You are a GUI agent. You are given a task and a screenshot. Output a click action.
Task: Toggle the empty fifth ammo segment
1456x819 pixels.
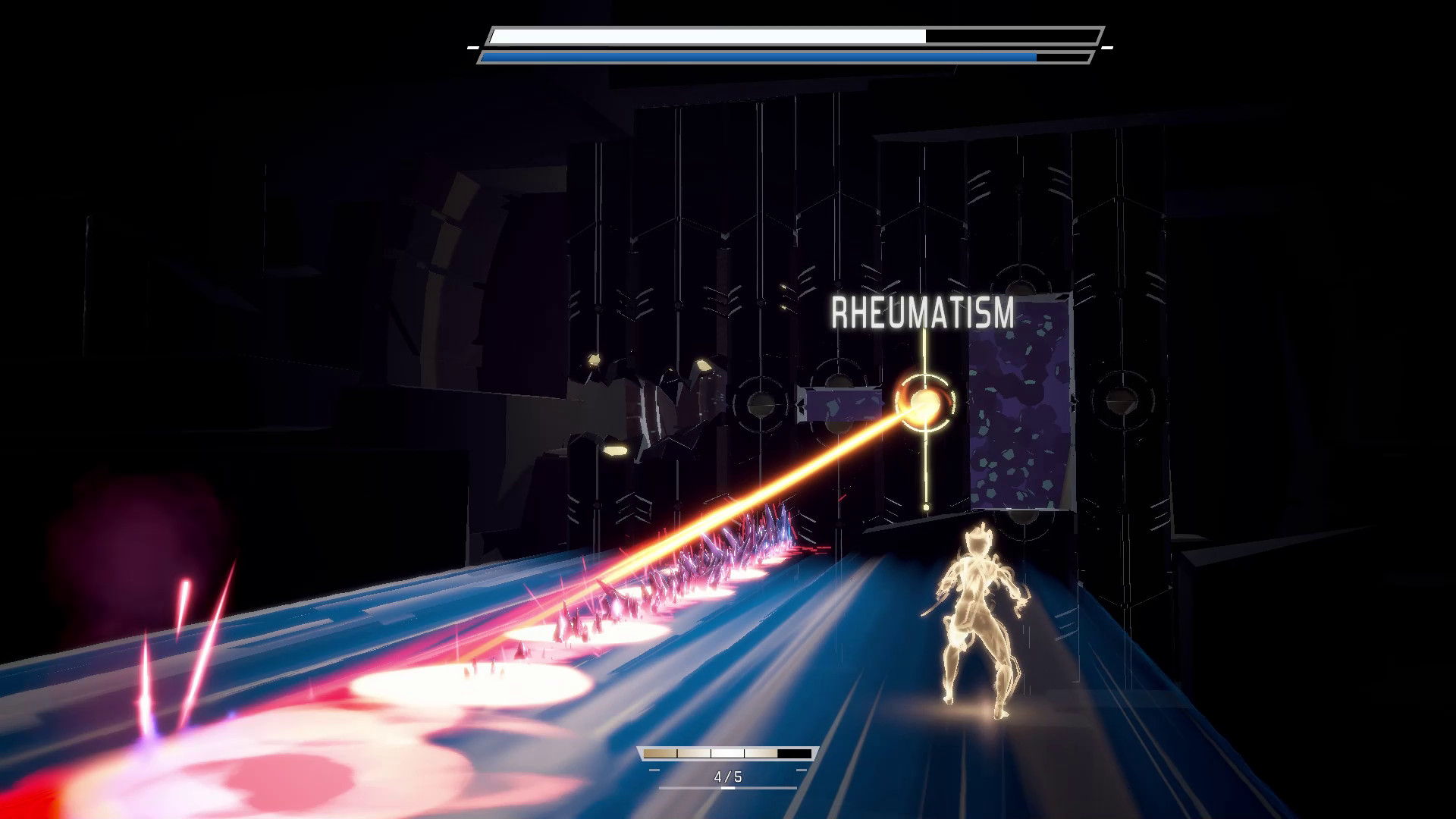click(x=794, y=754)
